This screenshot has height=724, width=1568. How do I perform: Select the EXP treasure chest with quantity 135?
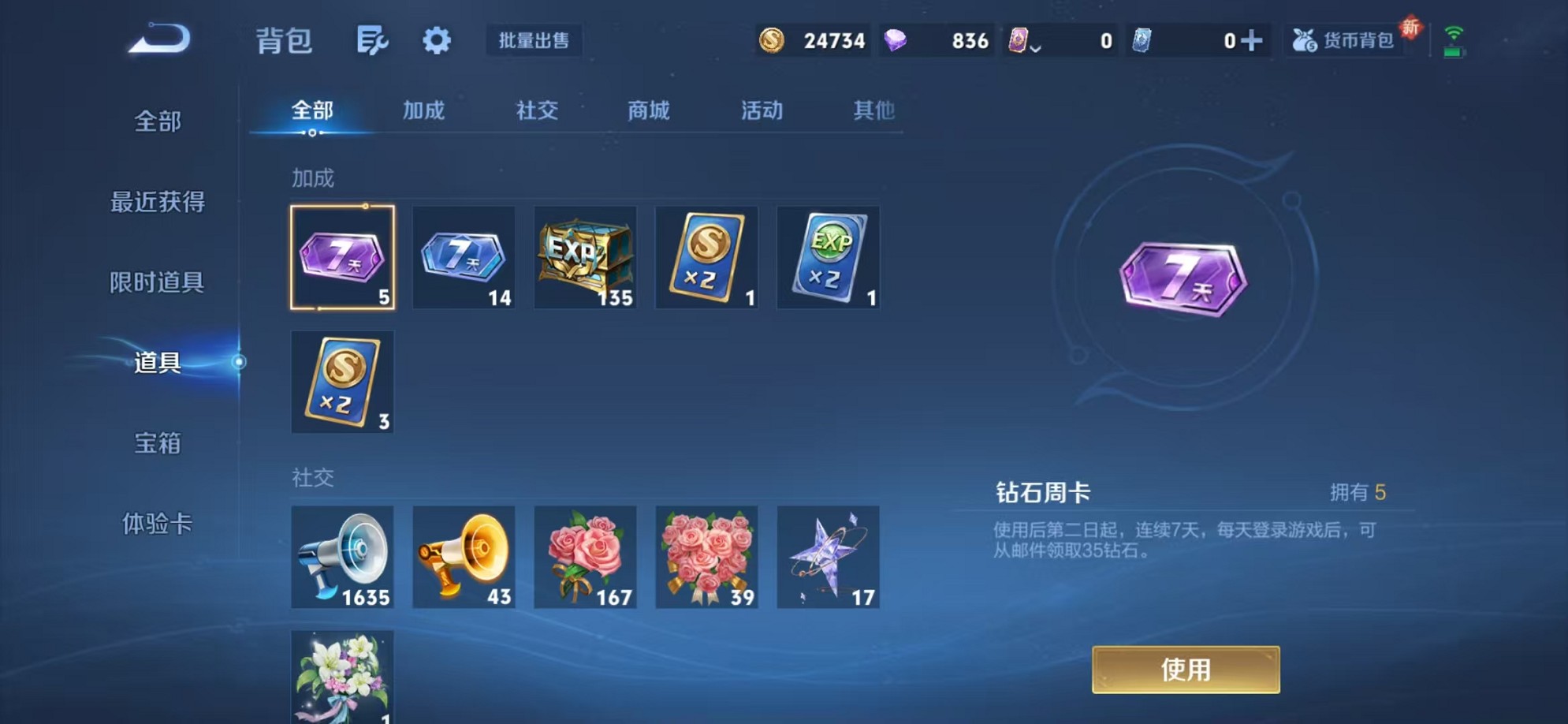point(585,258)
